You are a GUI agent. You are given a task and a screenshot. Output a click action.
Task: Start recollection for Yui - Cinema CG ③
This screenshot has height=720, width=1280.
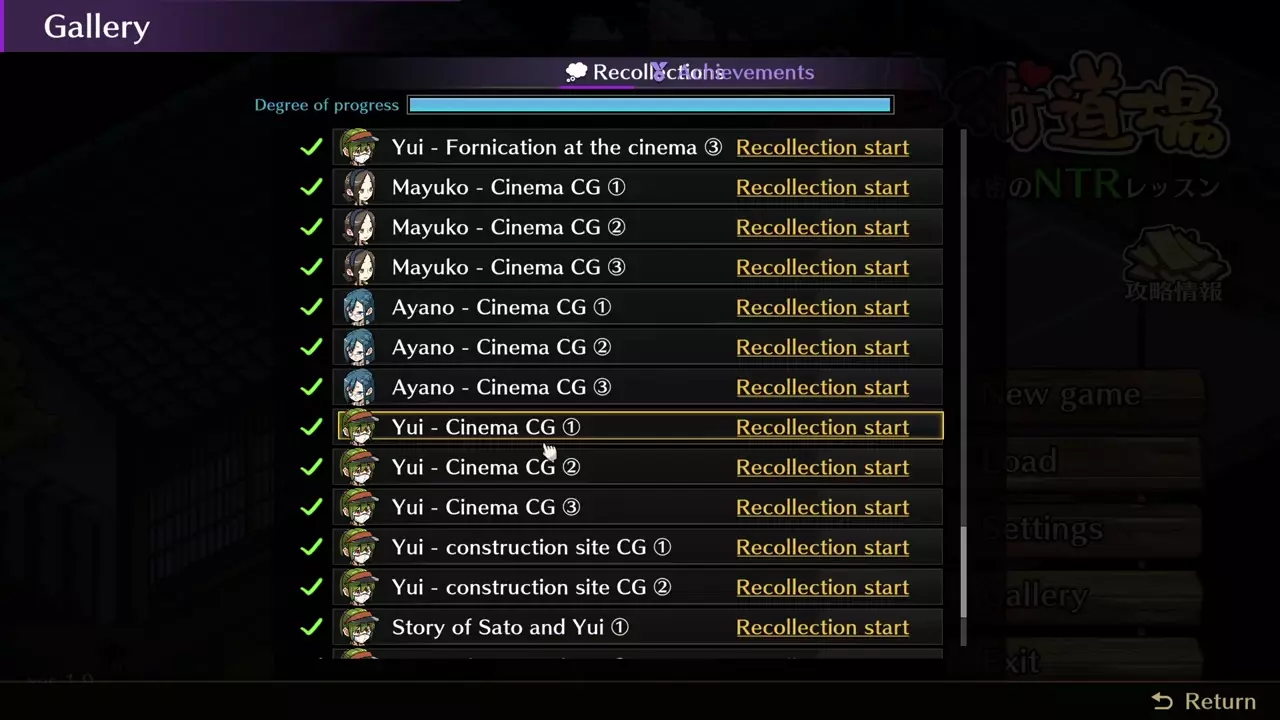(822, 507)
